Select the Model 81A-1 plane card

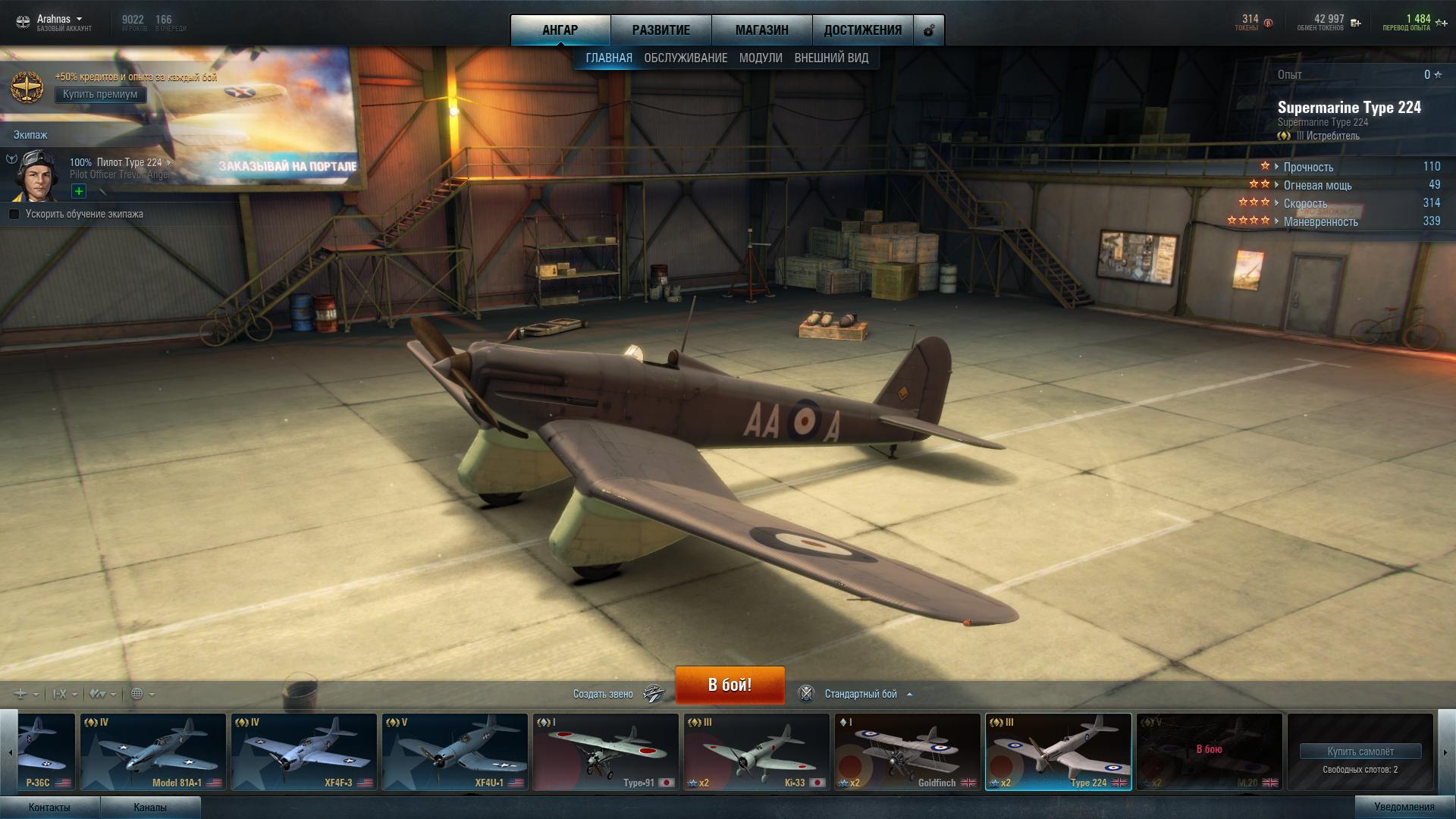153,752
